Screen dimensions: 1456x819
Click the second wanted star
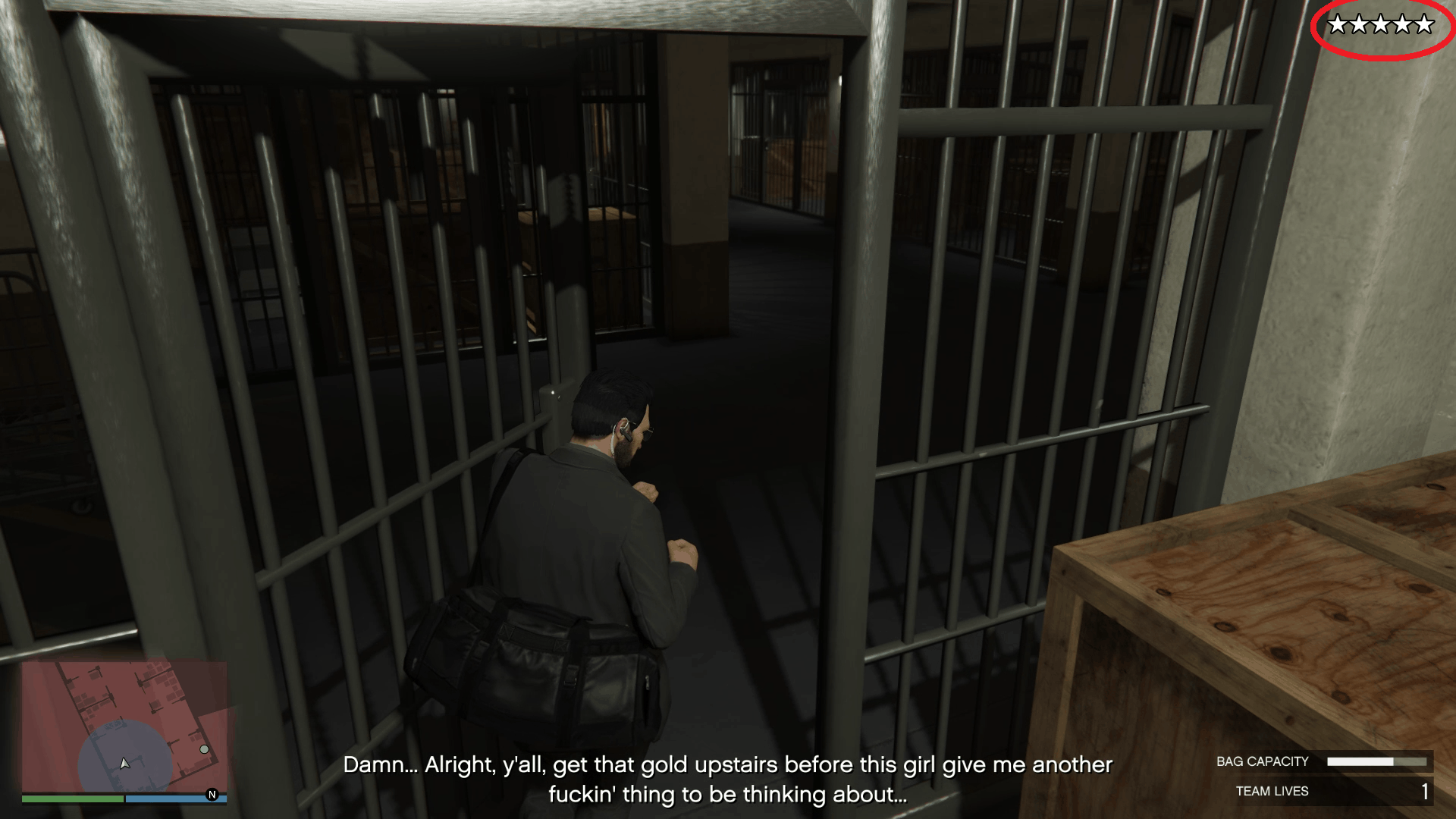click(1360, 25)
